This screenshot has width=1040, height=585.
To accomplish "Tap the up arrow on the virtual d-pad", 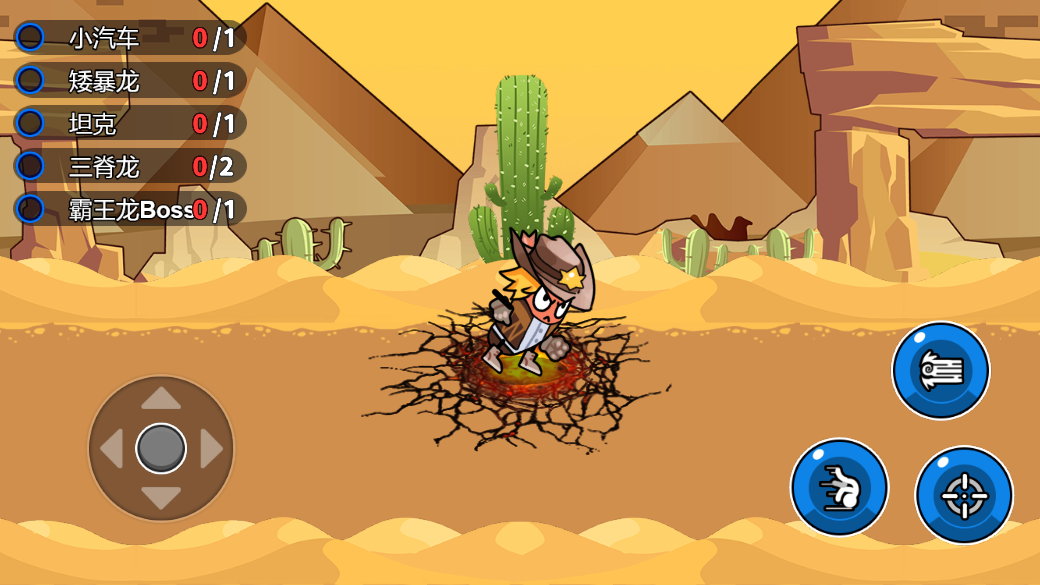I will (161, 399).
